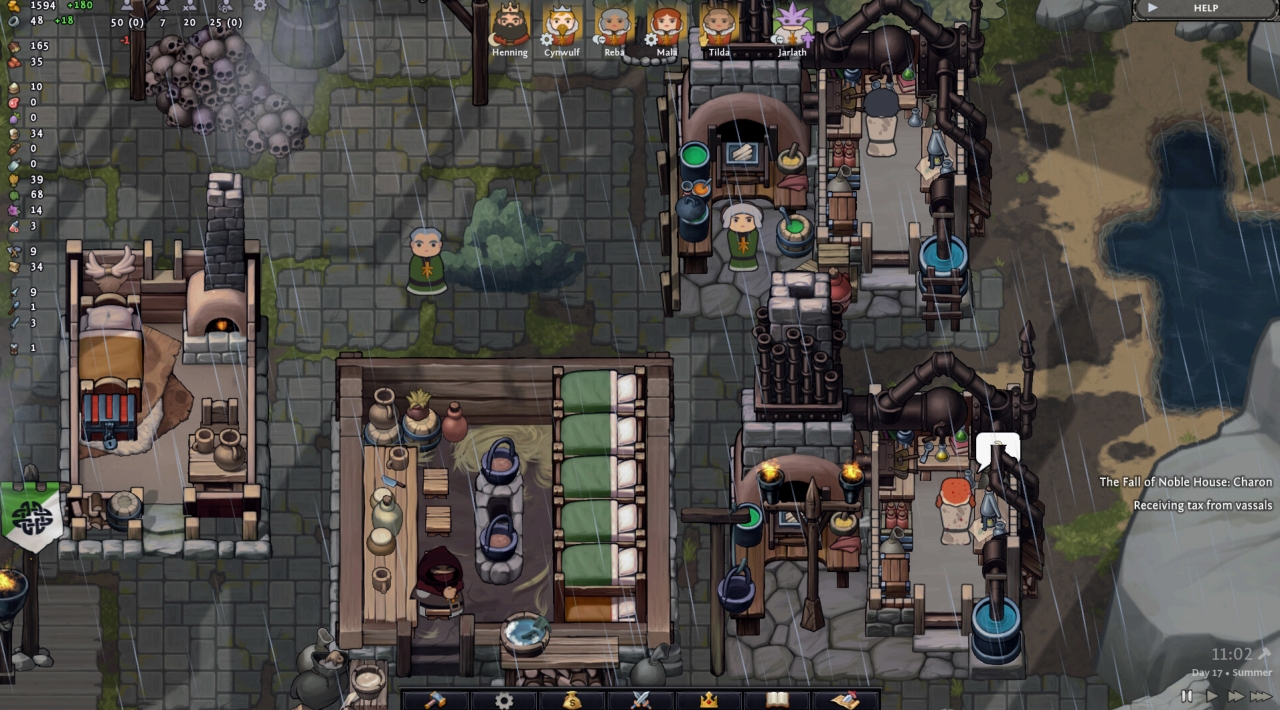Screen dimensions: 1280x710
Task: Open the crossed swords combat menu
Action: (x=641, y=700)
